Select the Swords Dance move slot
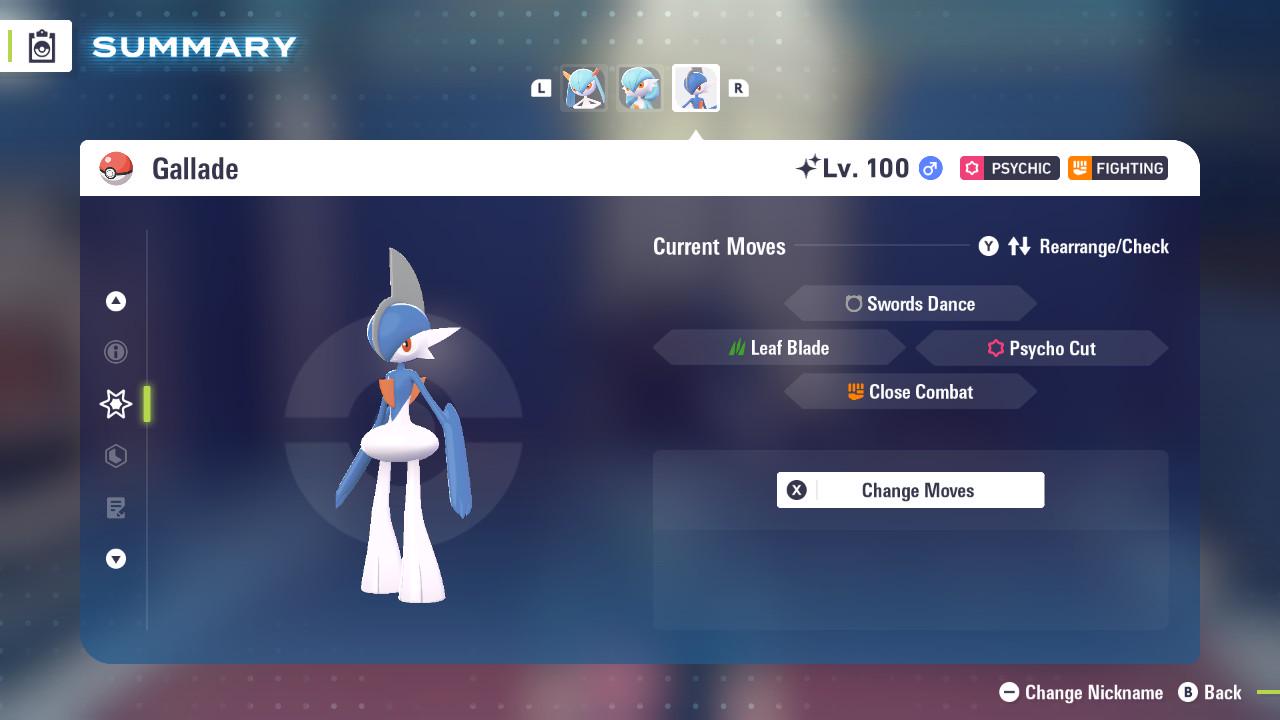1280x720 pixels. click(x=910, y=303)
